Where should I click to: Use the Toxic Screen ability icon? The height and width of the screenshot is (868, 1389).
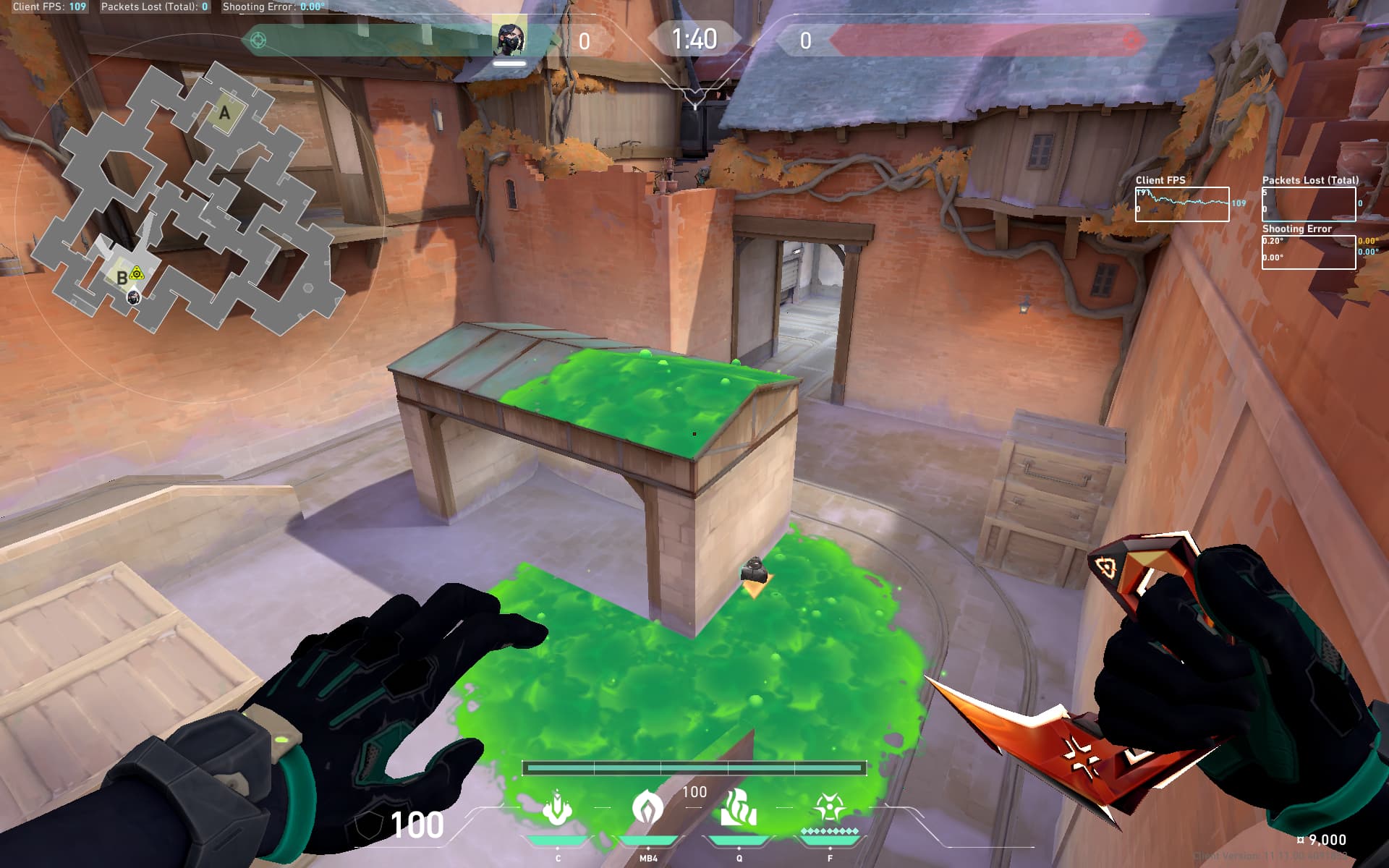coord(739,809)
